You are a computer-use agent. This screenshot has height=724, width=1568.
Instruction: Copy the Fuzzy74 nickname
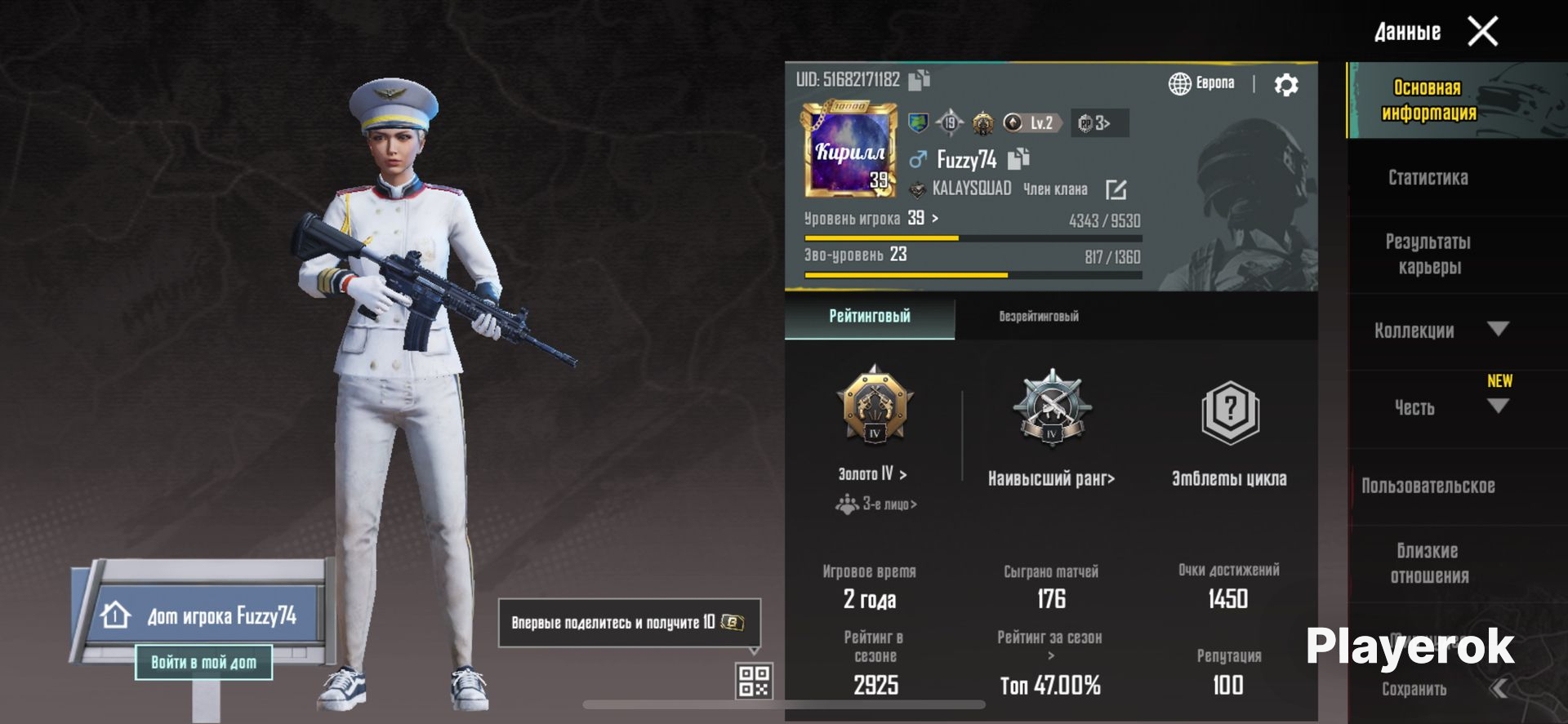(1018, 158)
